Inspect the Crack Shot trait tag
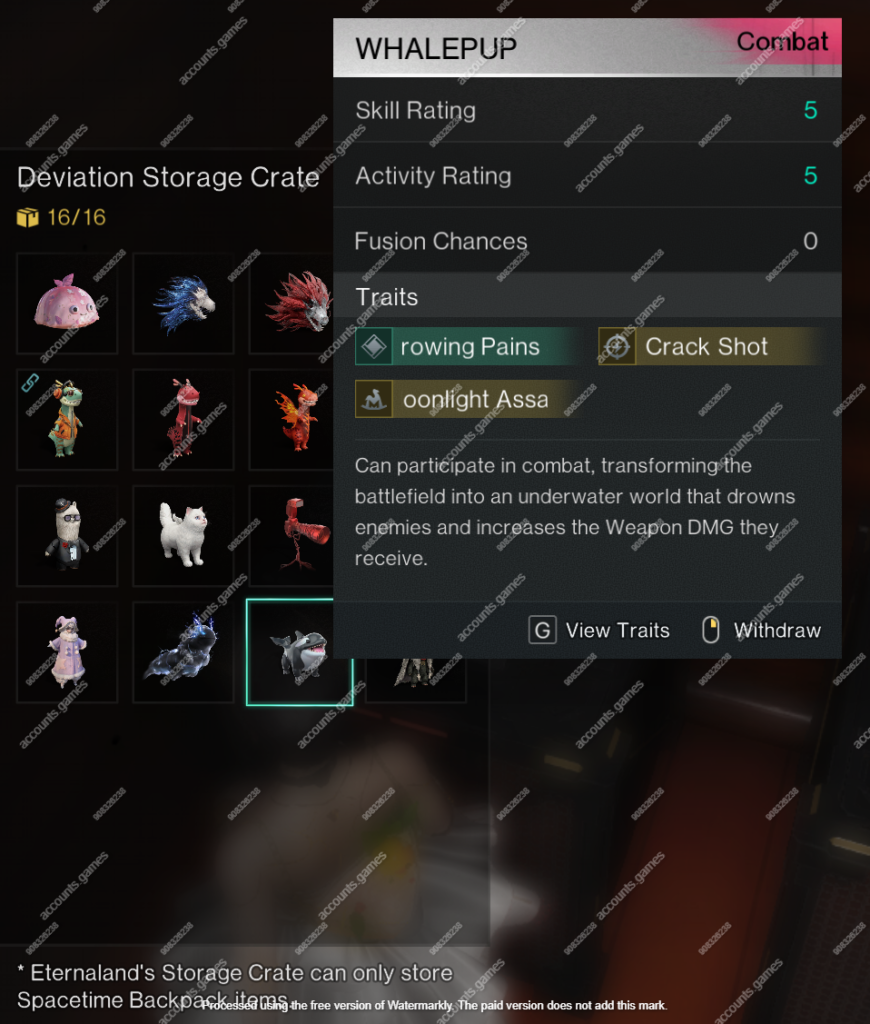Image resolution: width=870 pixels, height=1024 pixels. 706,347
